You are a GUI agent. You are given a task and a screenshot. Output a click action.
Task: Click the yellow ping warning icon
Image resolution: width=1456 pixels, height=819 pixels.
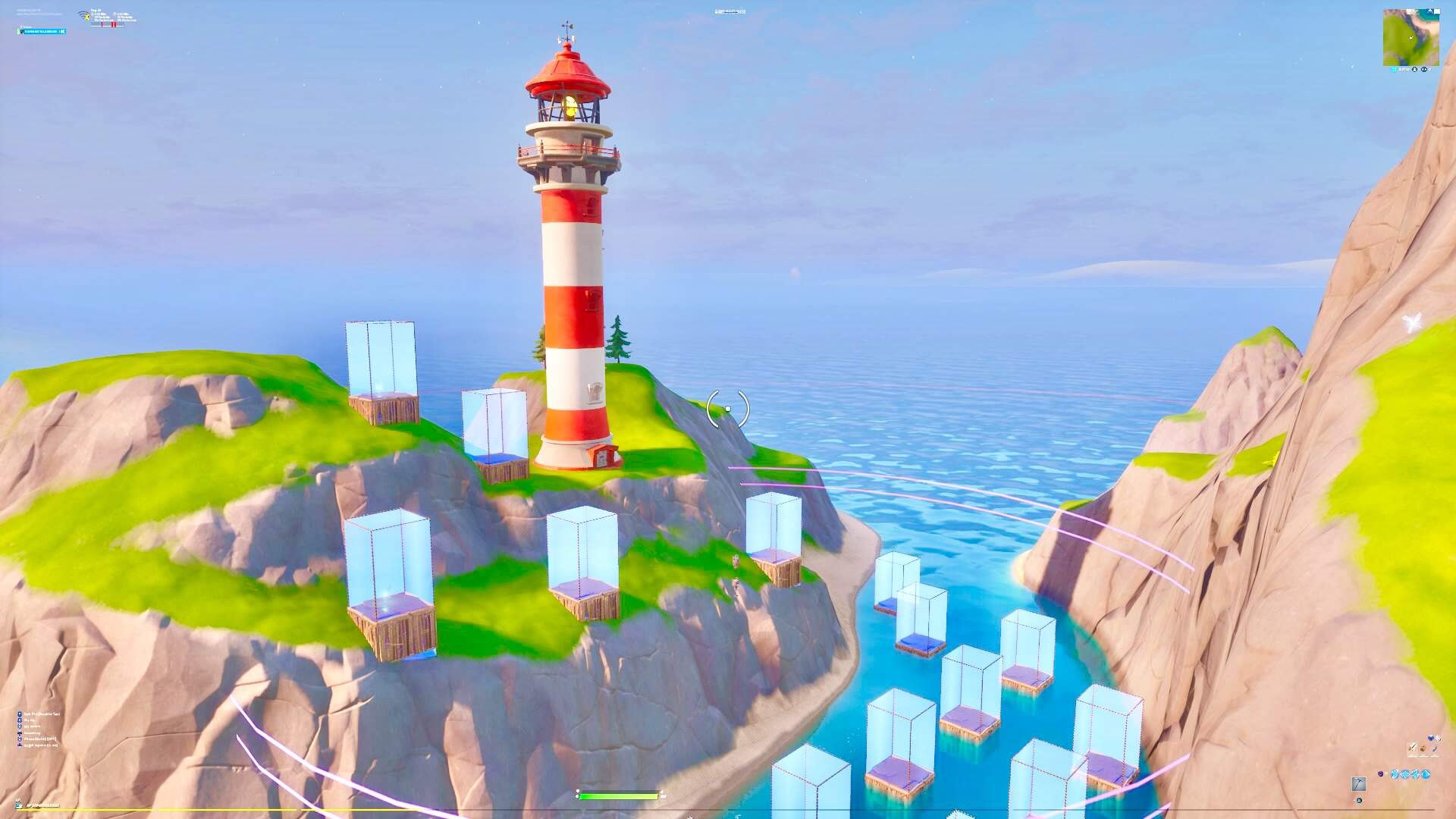coord(87,17)
